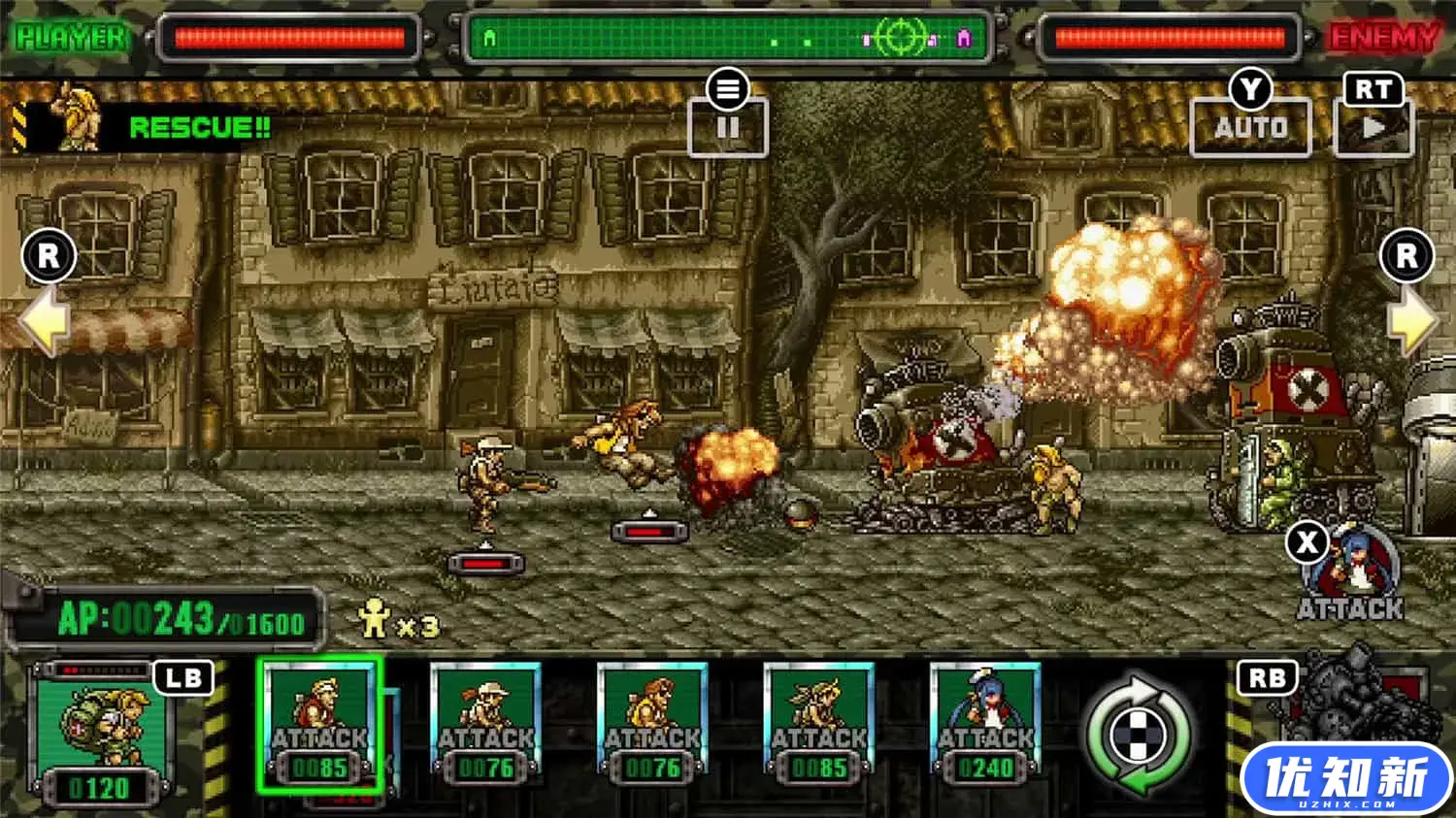Tap the left R retreat toggle arrow
The width and height of the screenshot is (1456, 818).
point(47,256)
